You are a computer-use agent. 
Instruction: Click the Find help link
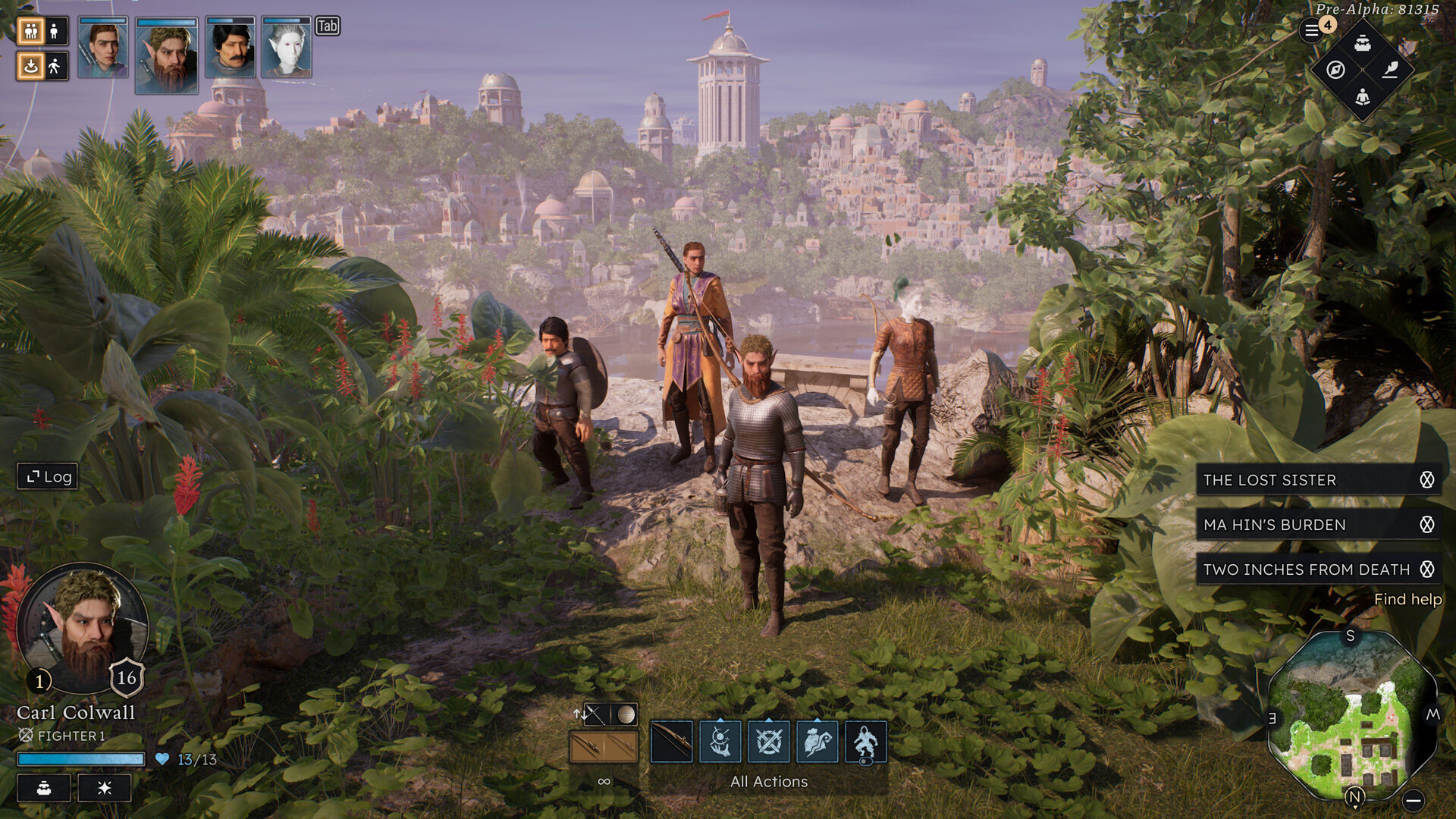[x=1407, y=599]
